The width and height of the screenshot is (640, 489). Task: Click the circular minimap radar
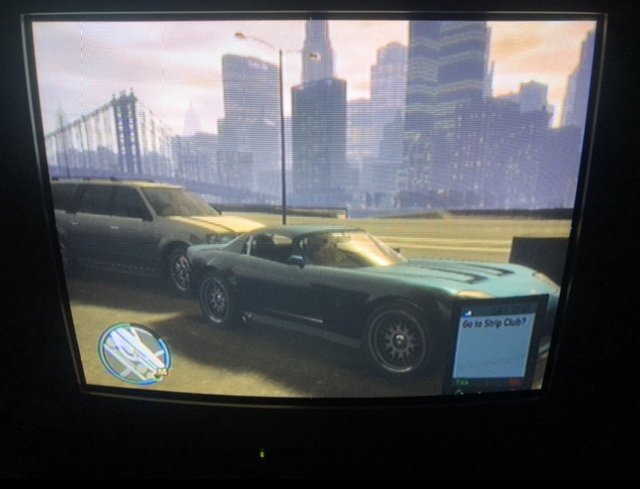(x=134, y=354)
